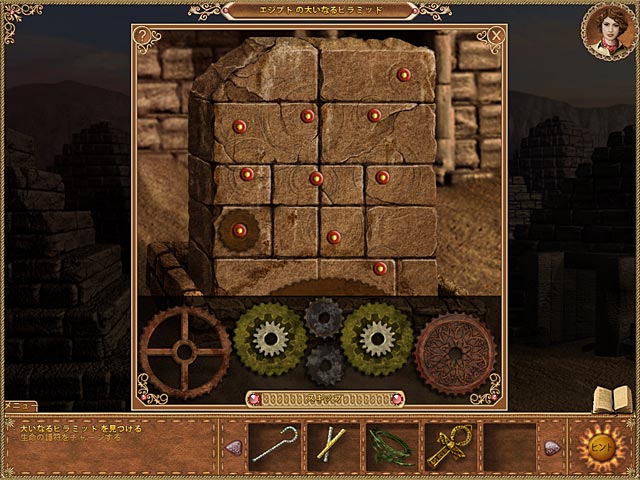
Task: Show previous inventory items with left arrow
Action: pos(231,447)
